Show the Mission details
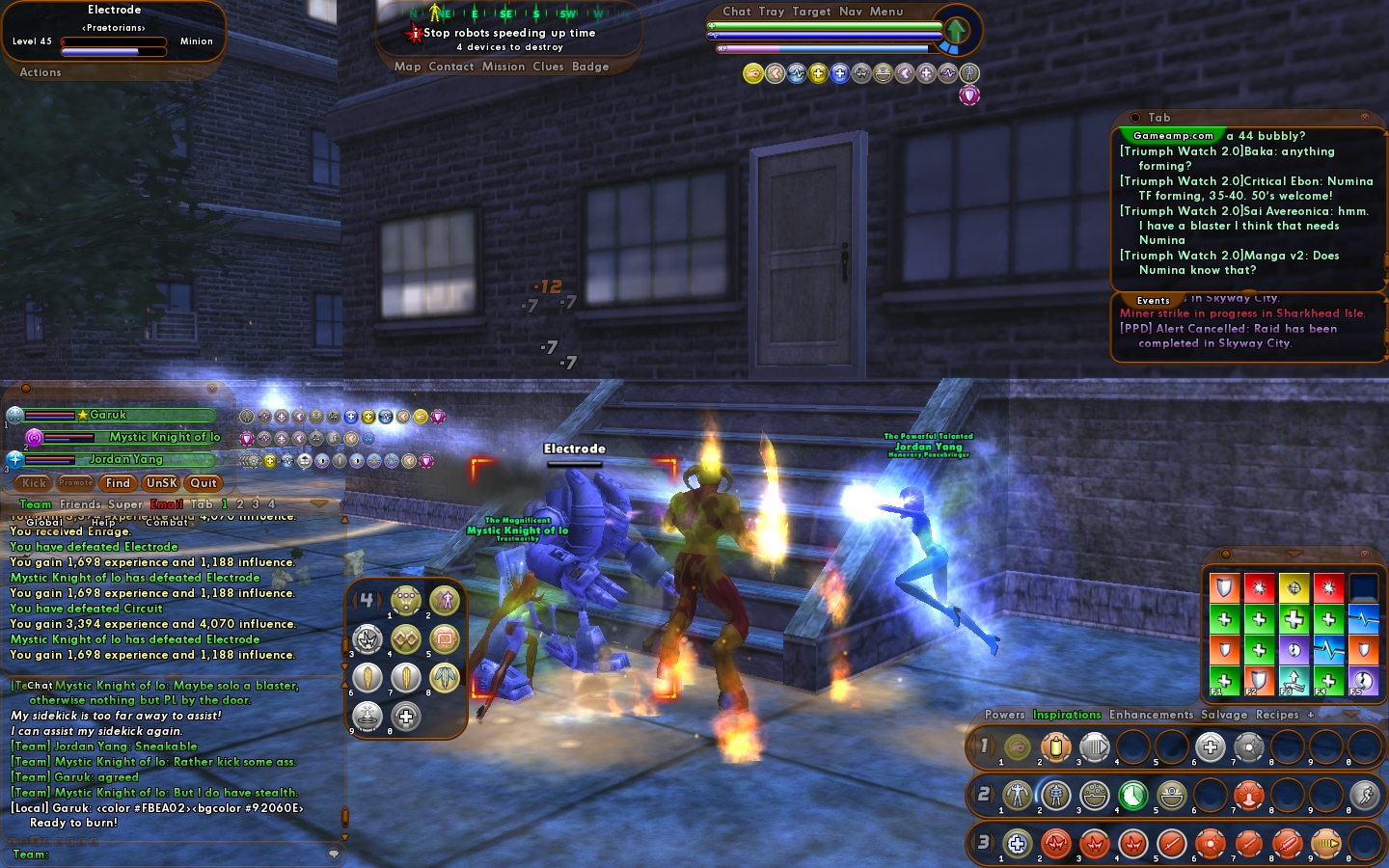 [x=504, y=67]
